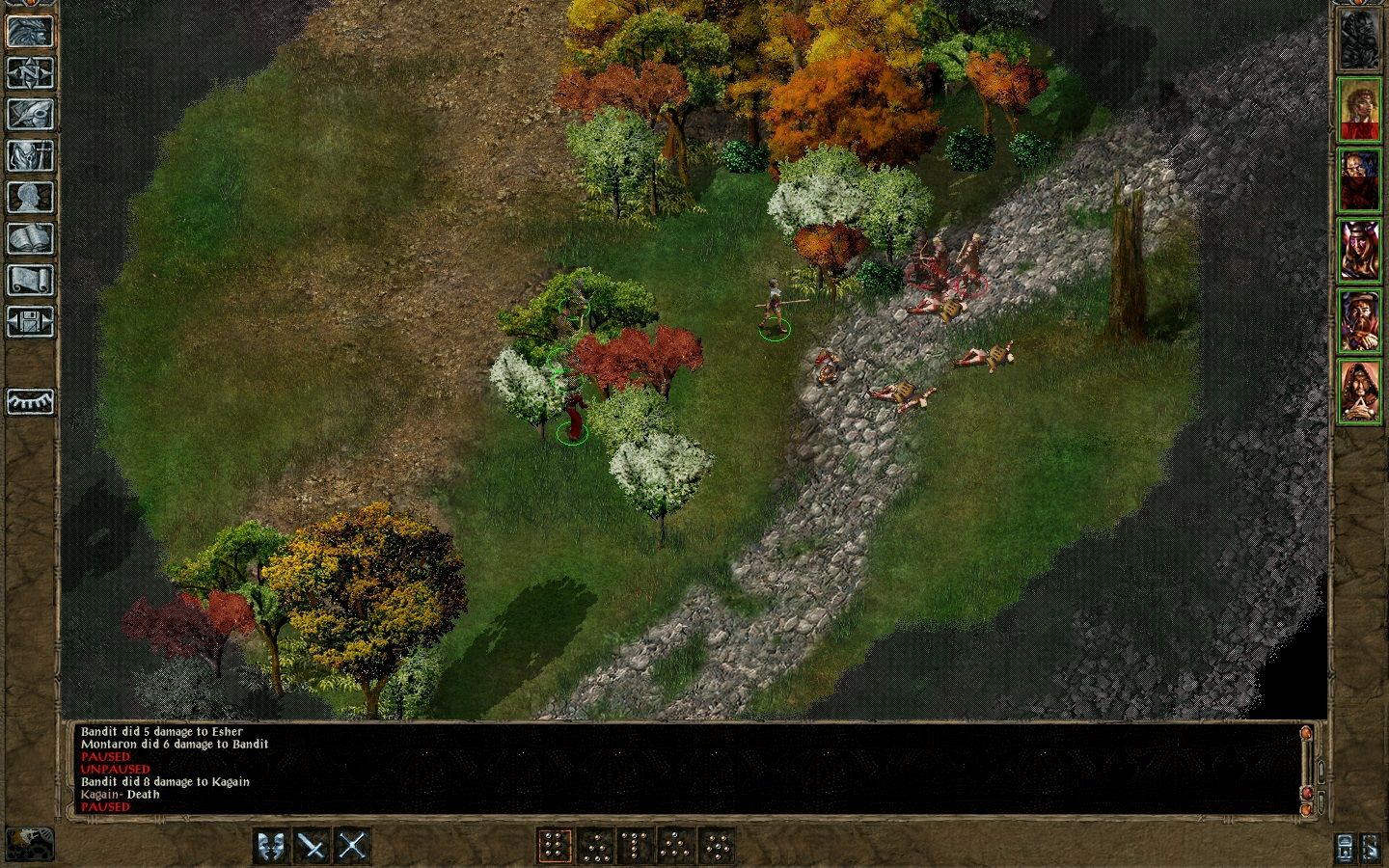This screenshot has width=1389, height=868.
Task: Click the talk button with two masks
Action: pos(273,846)
